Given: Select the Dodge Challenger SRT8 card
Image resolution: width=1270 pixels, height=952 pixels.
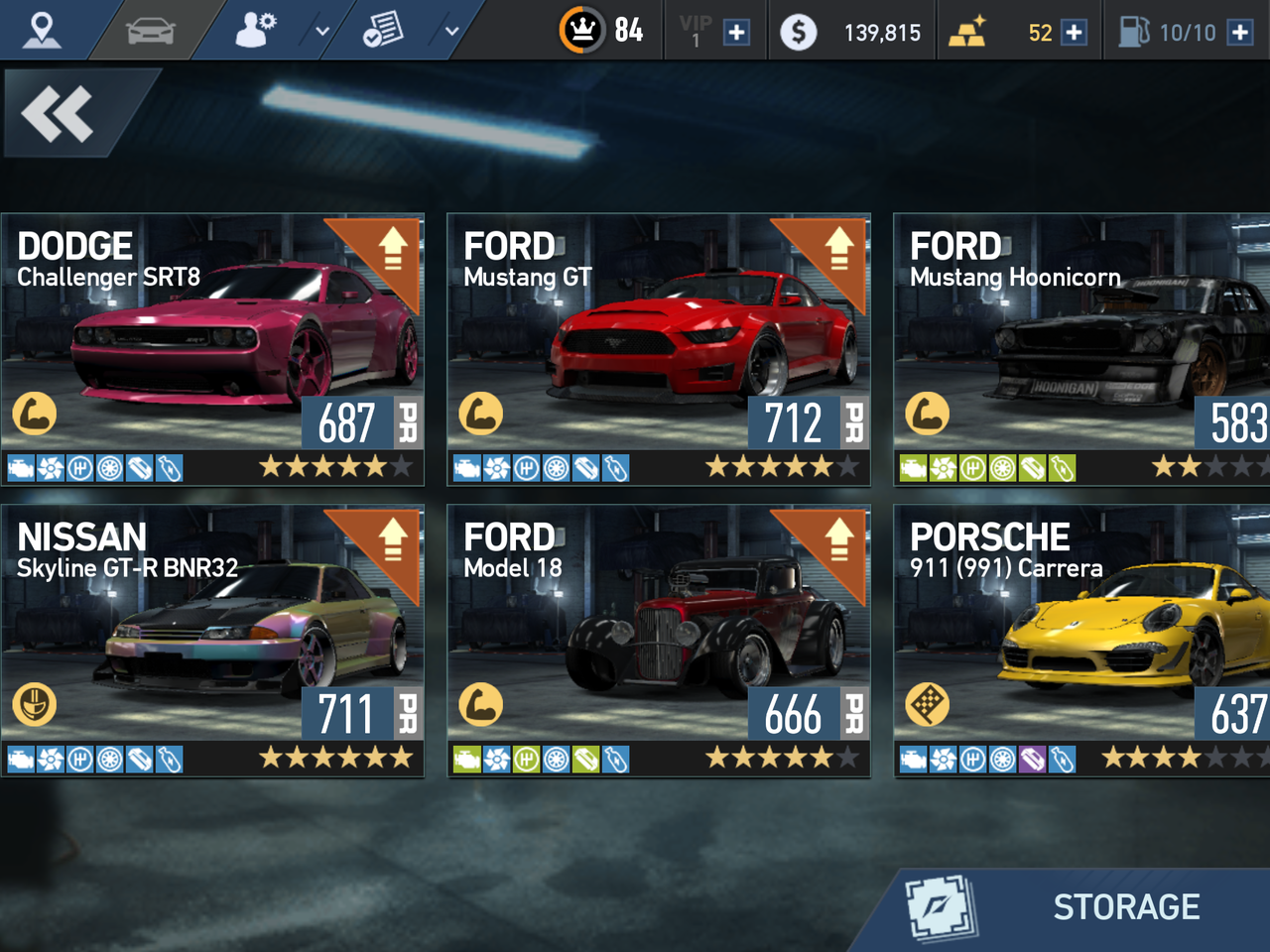Looking at the screenshot, I should pos(212,349).
